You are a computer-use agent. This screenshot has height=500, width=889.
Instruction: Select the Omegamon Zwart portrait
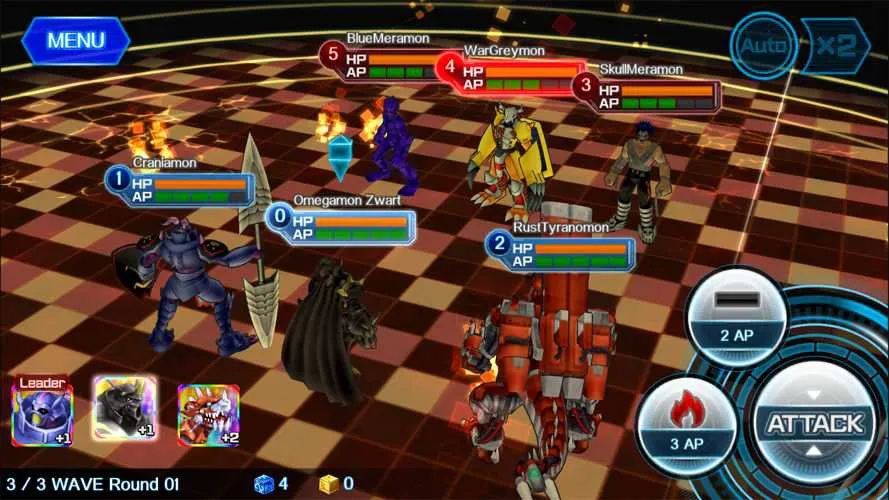click(124, 408)
